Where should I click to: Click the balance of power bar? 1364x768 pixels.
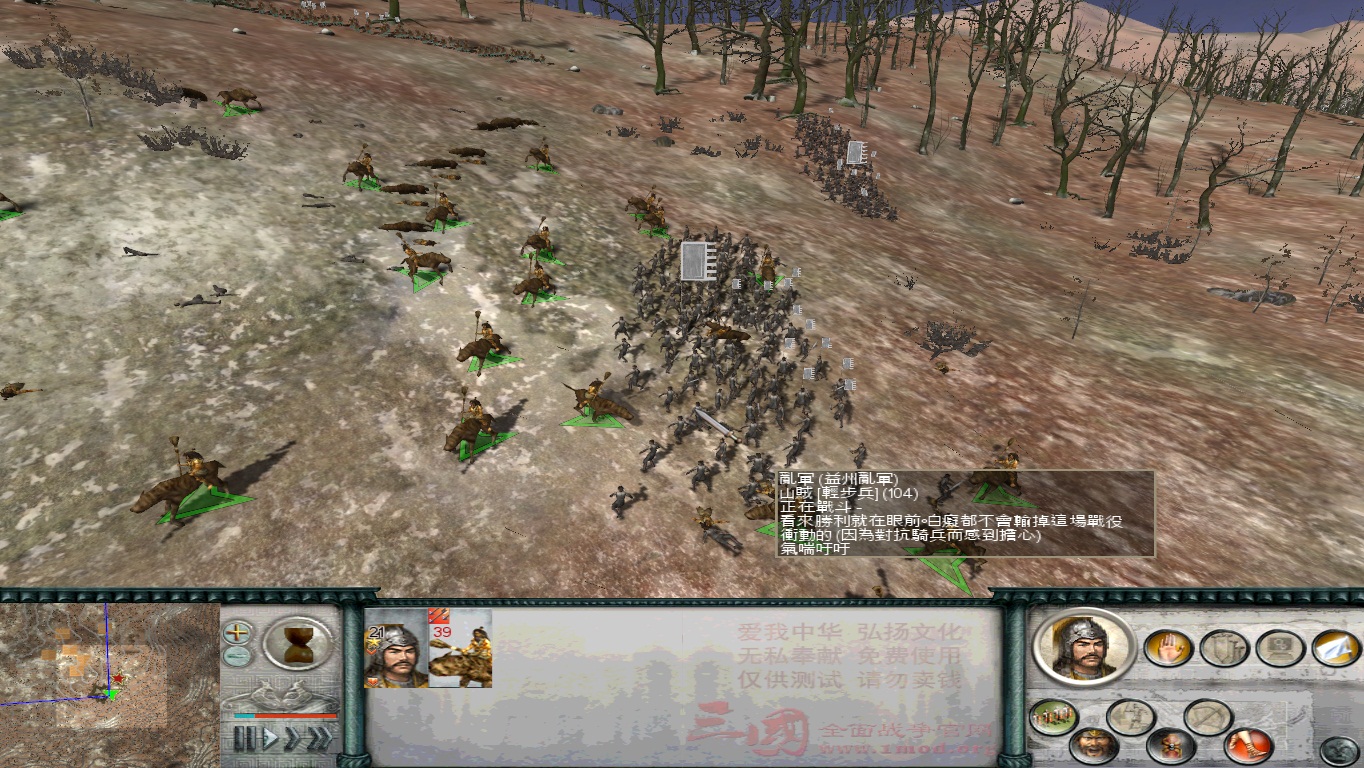click(286, 716)
